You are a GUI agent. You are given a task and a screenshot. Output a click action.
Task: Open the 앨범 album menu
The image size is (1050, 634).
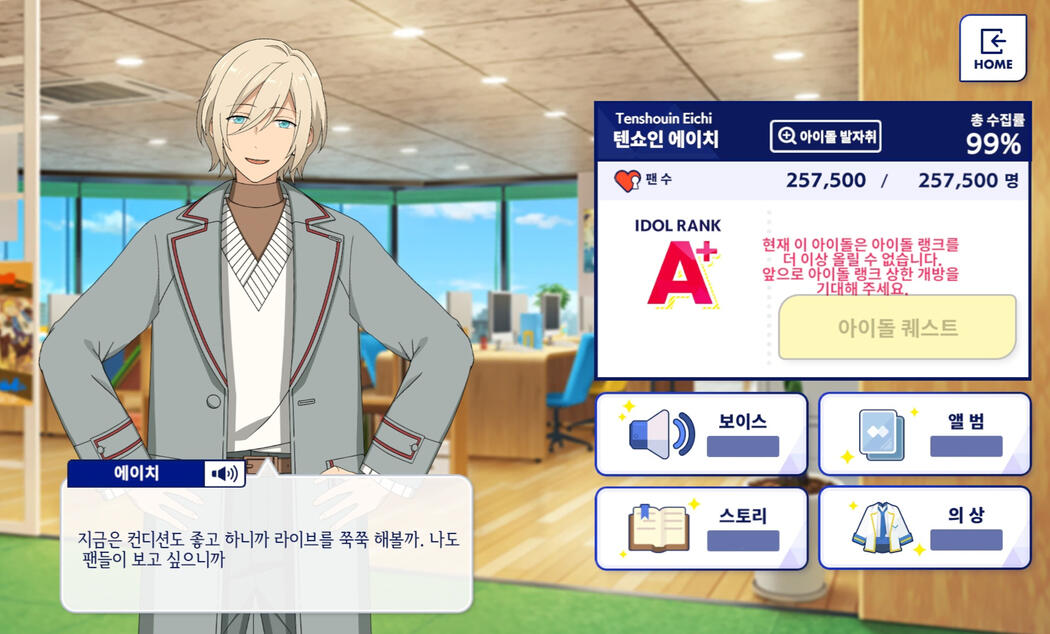[x=924, y=434]
